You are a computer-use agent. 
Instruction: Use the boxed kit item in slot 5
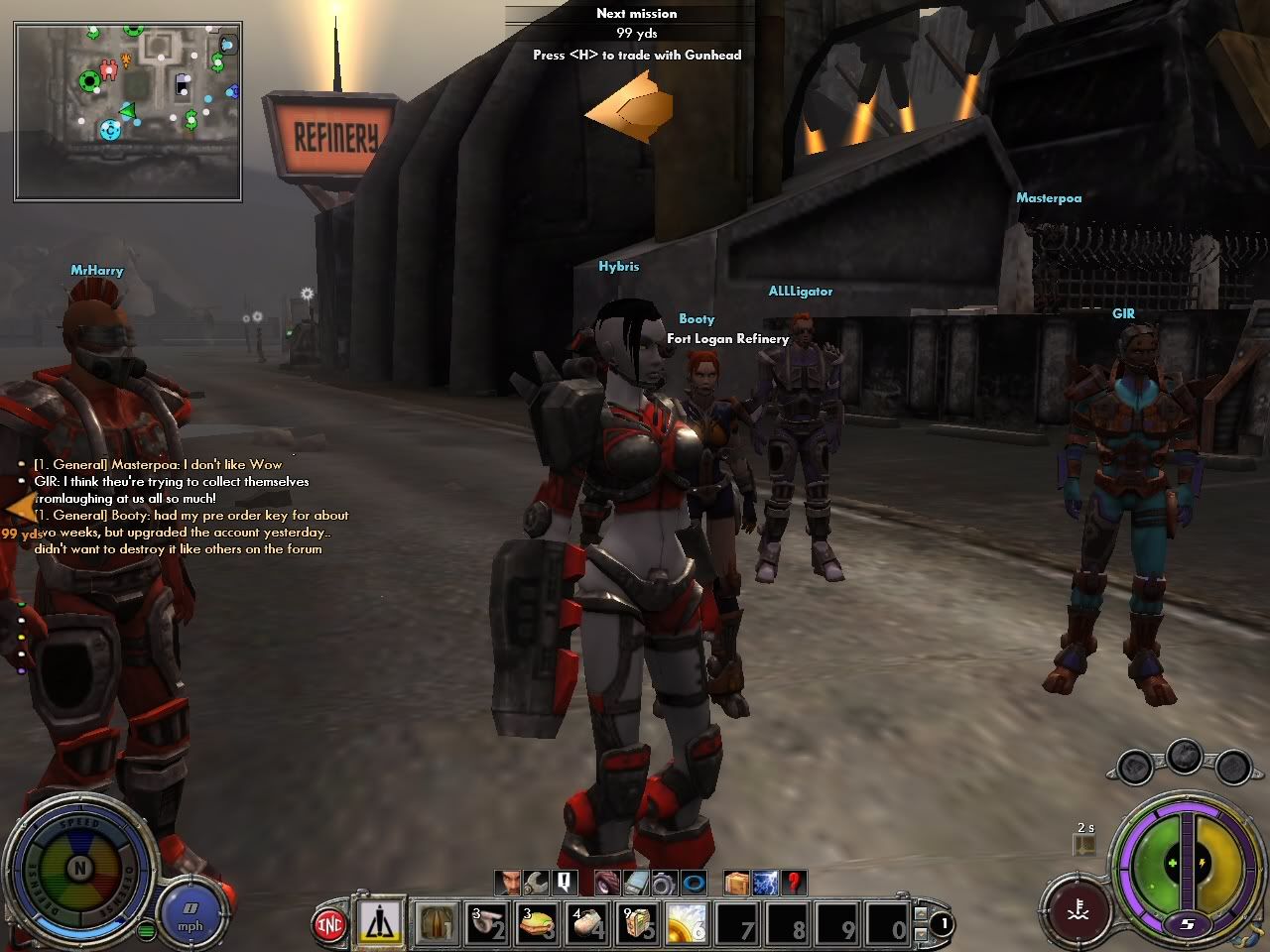(638, 923)
